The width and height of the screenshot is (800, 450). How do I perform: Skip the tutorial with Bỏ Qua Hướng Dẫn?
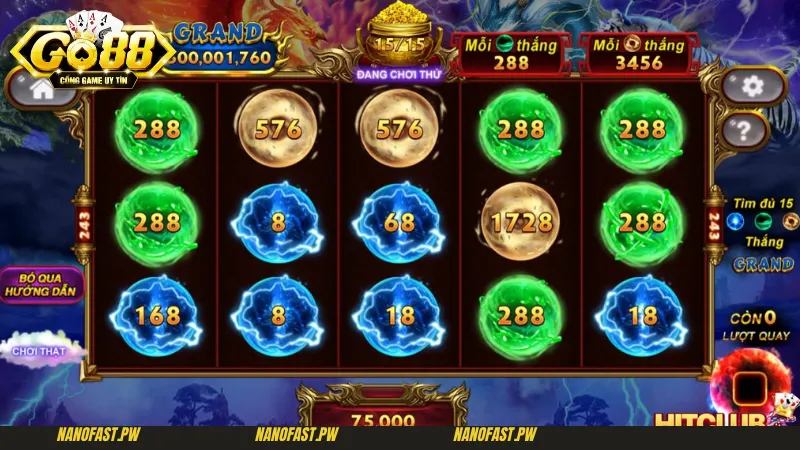40,283
